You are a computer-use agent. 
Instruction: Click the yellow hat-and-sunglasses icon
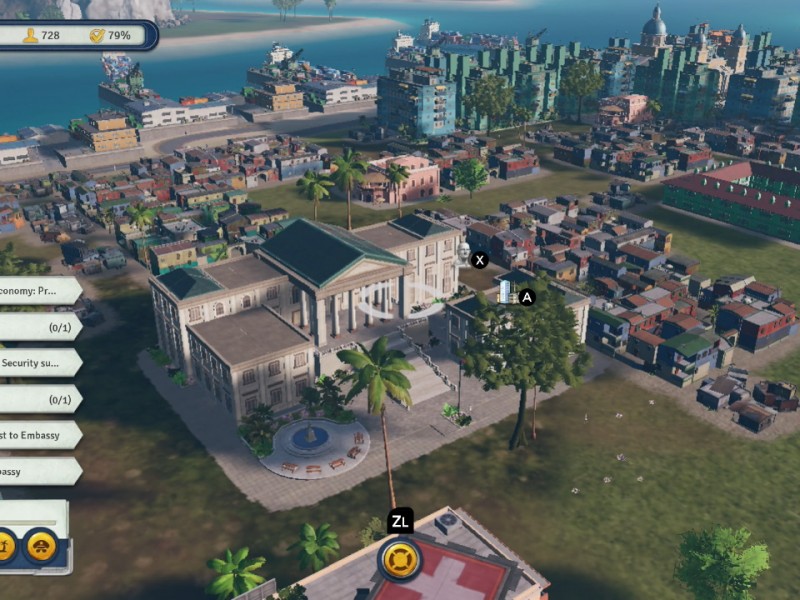(x=41, y=545)
